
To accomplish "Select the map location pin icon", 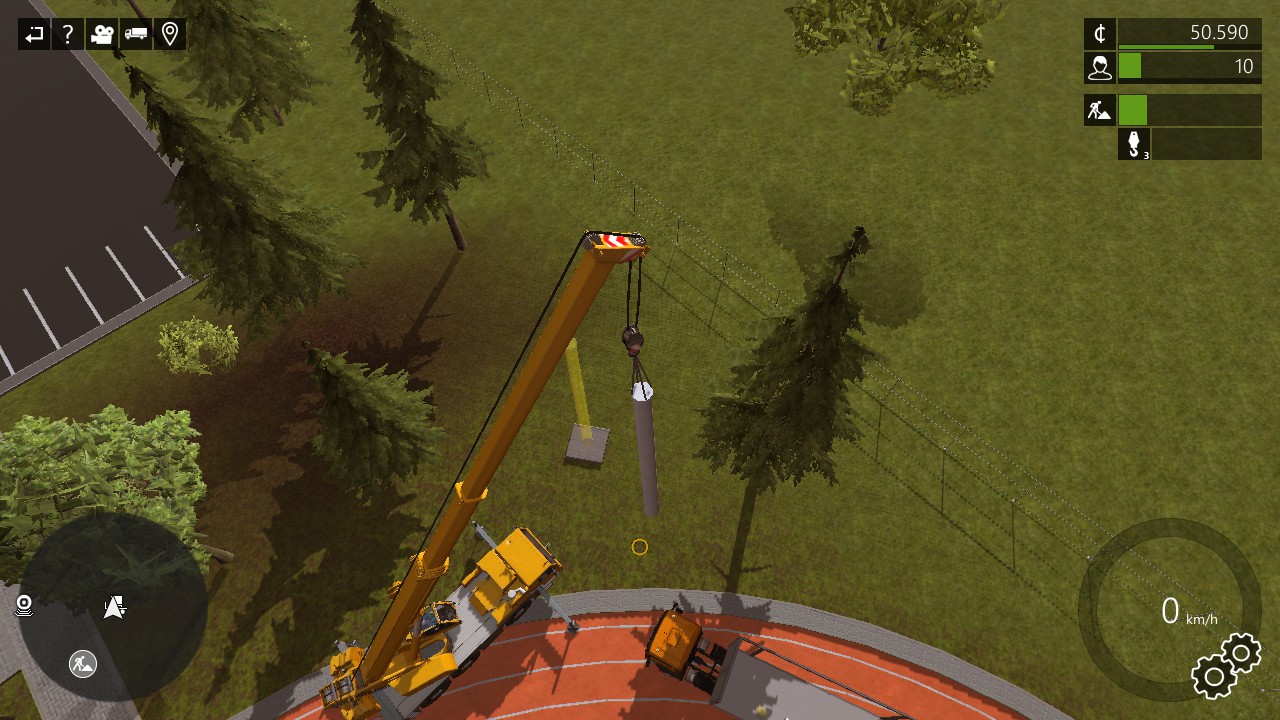I will [x=170, y=35].
